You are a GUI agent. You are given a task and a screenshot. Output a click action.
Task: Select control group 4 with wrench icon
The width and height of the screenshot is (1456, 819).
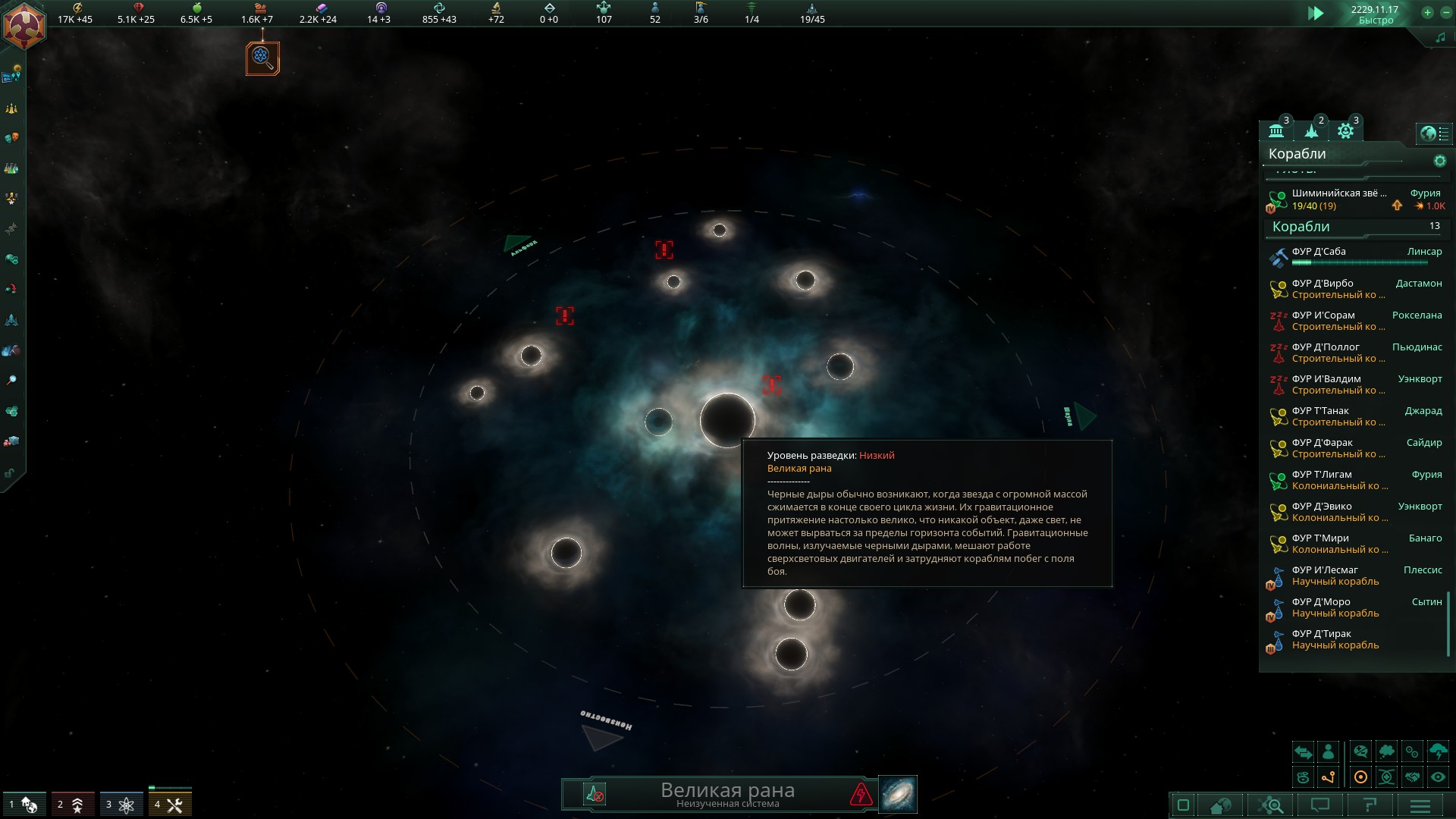click(x=170, y=805)
